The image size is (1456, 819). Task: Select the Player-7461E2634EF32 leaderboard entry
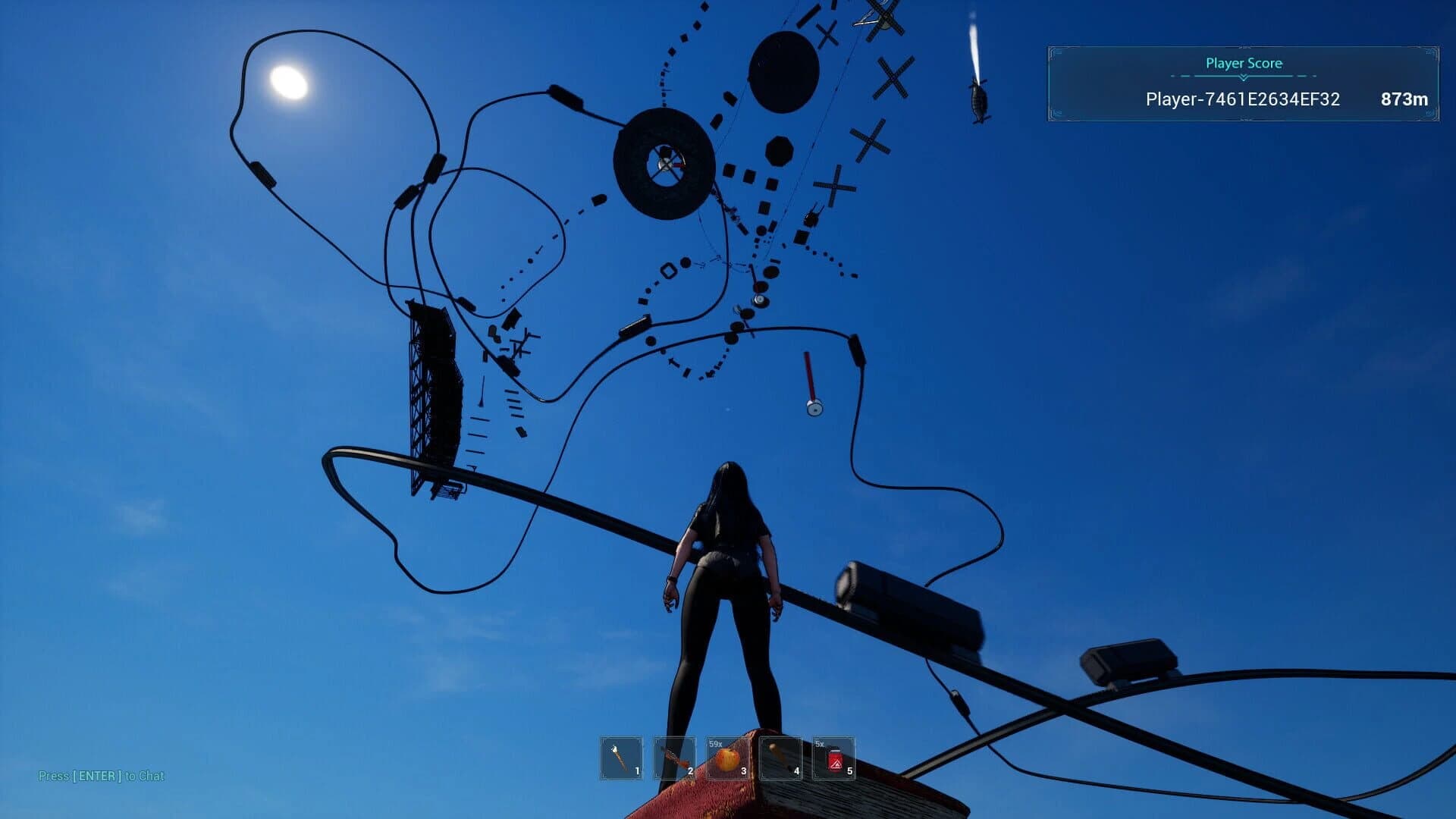tap(1244, 99)
